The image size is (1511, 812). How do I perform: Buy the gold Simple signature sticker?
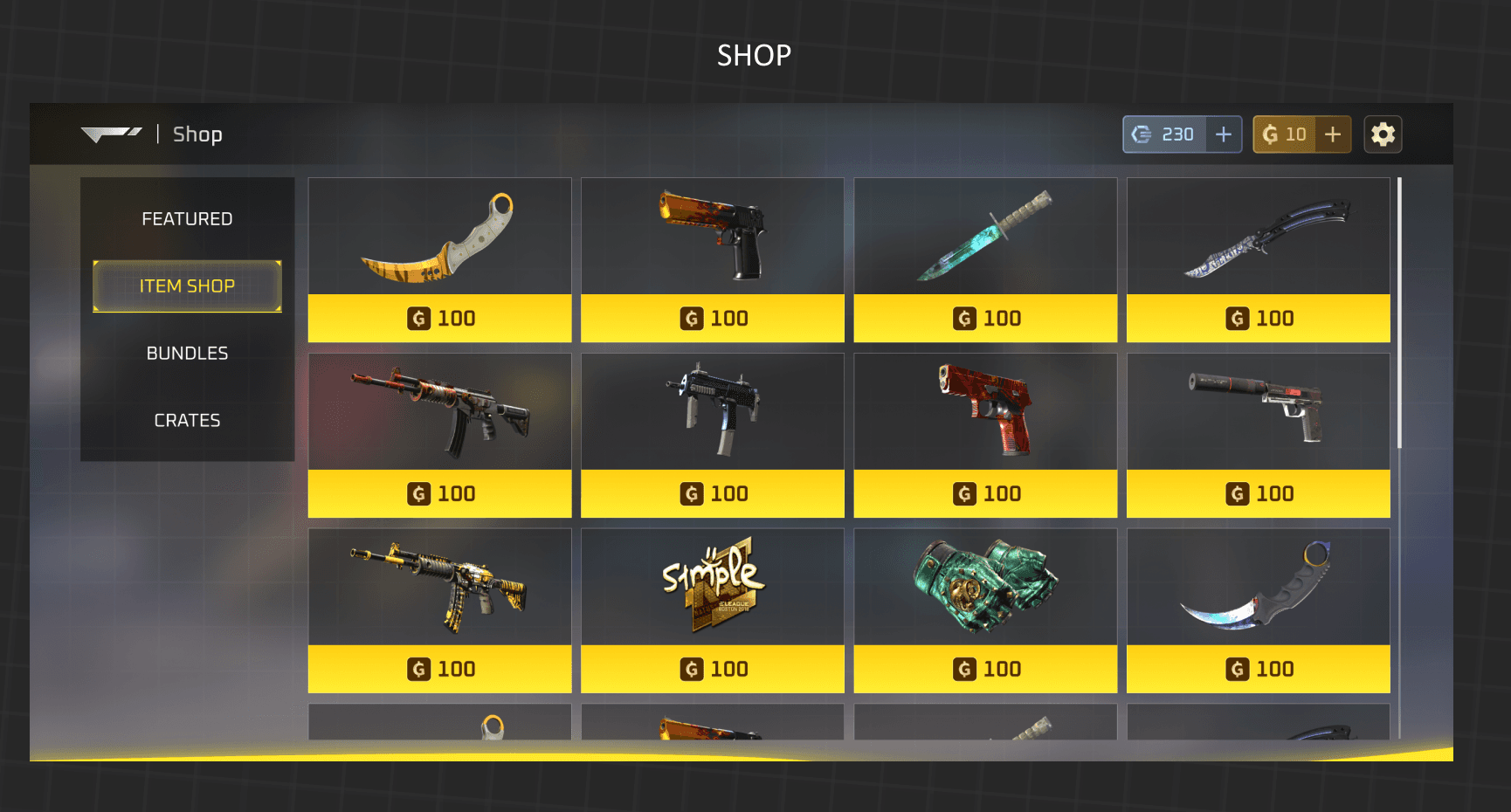pyautogui.click(x=712, y=610)
